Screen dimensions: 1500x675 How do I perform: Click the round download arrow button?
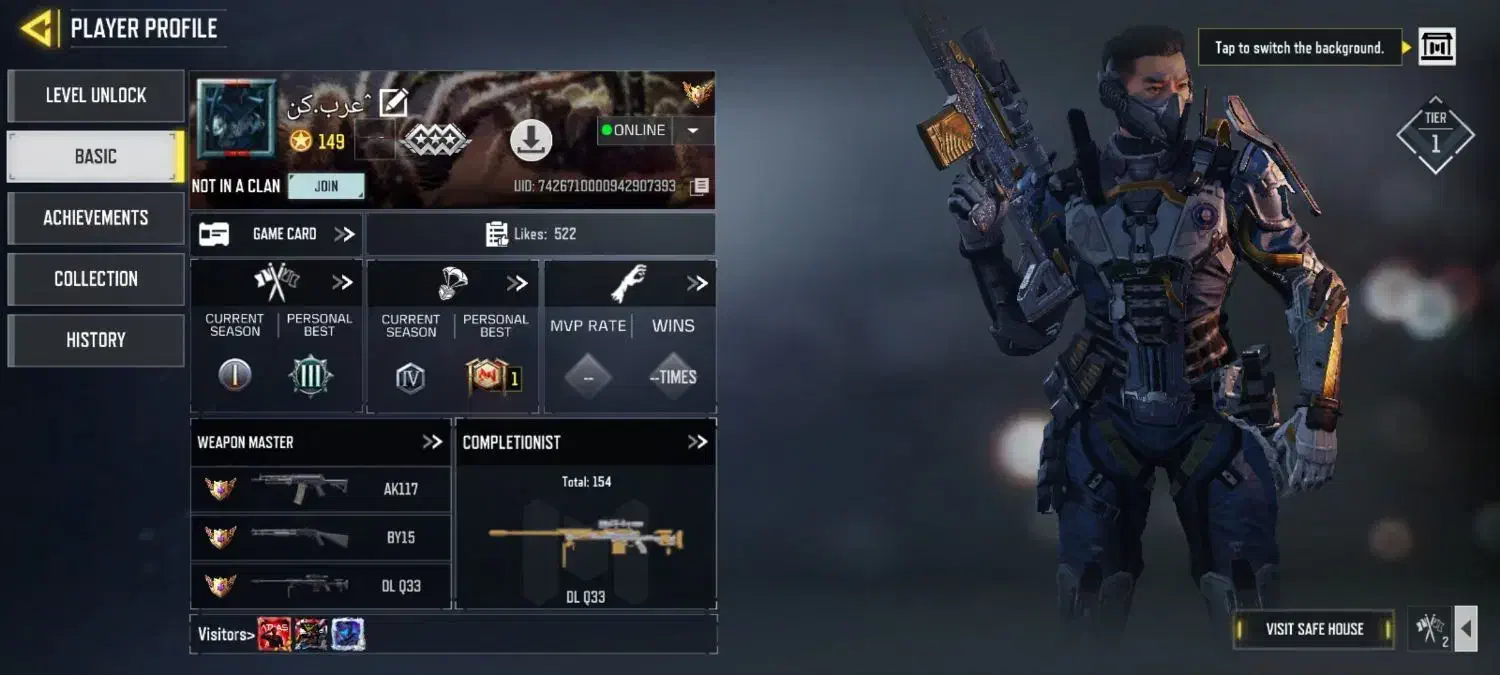pos(531,140)
